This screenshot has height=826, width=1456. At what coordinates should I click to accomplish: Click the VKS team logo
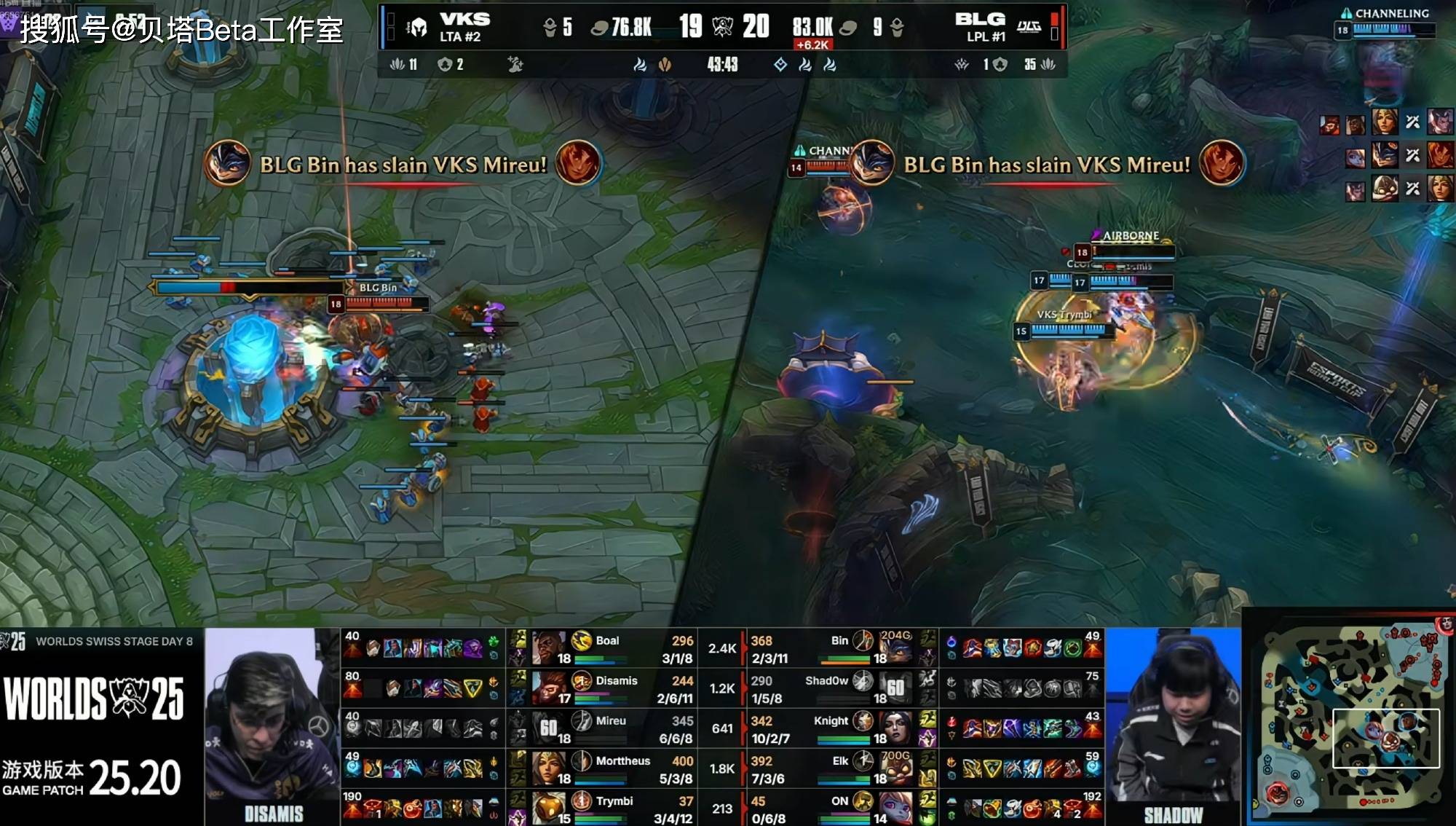point(418,28)
